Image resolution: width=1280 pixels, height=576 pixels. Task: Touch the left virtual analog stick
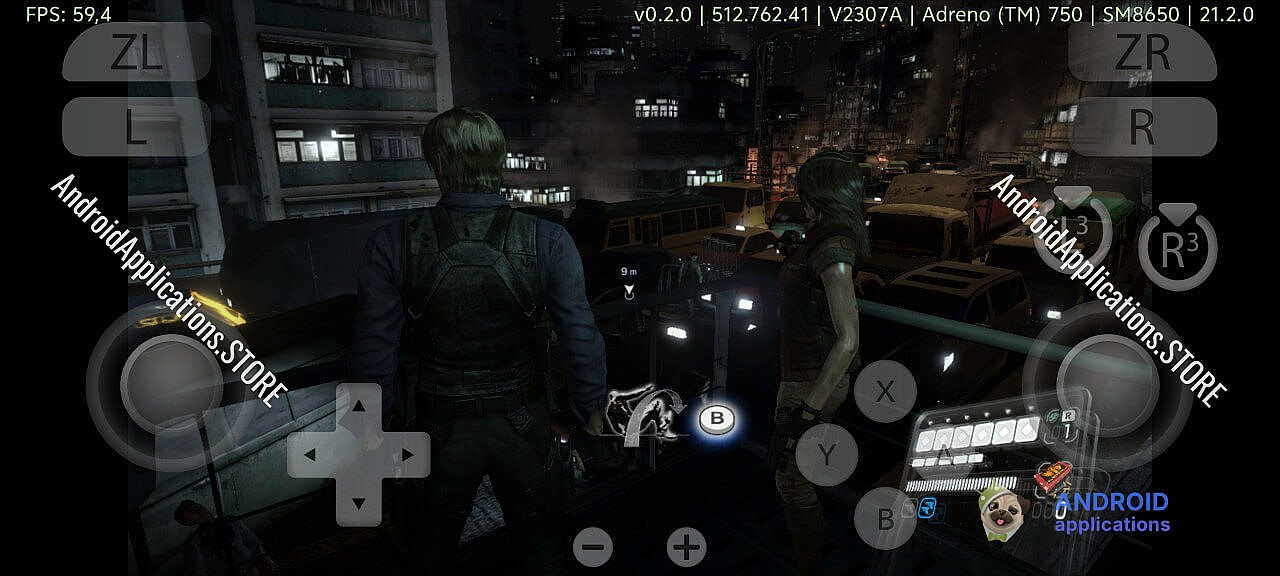pos(171,383)
